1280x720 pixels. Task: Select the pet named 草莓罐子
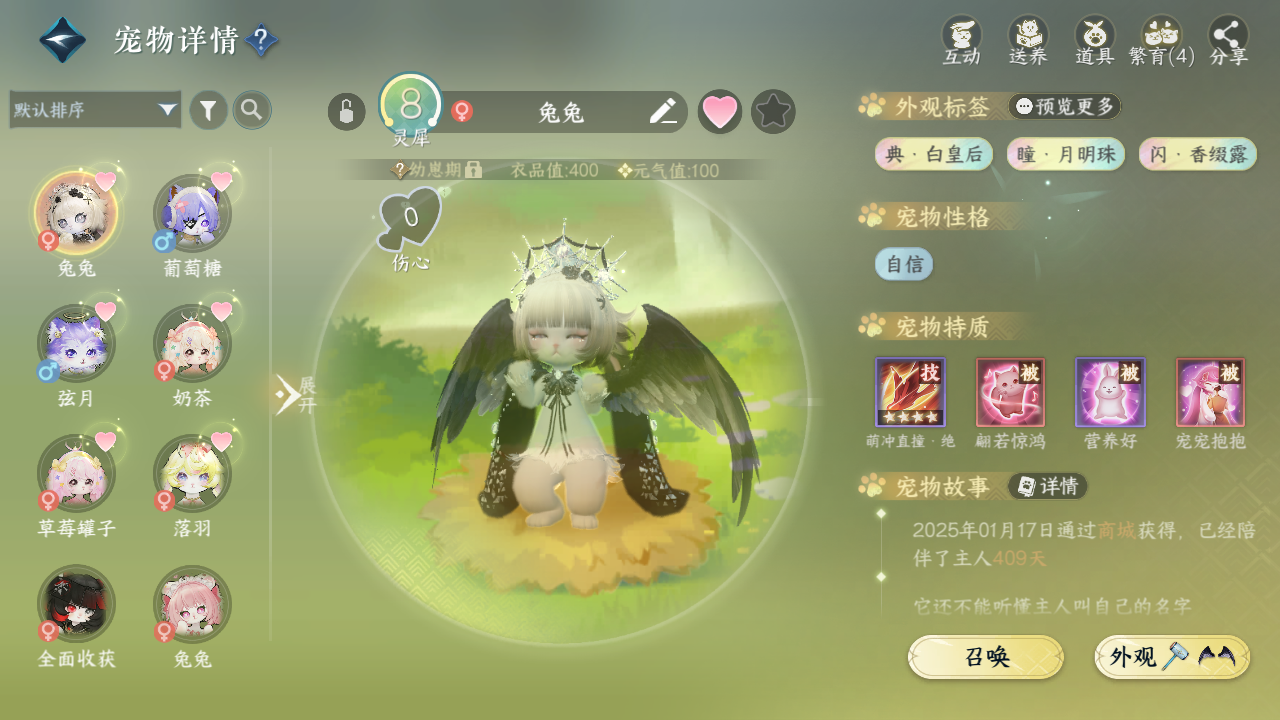tap(76, 474)
